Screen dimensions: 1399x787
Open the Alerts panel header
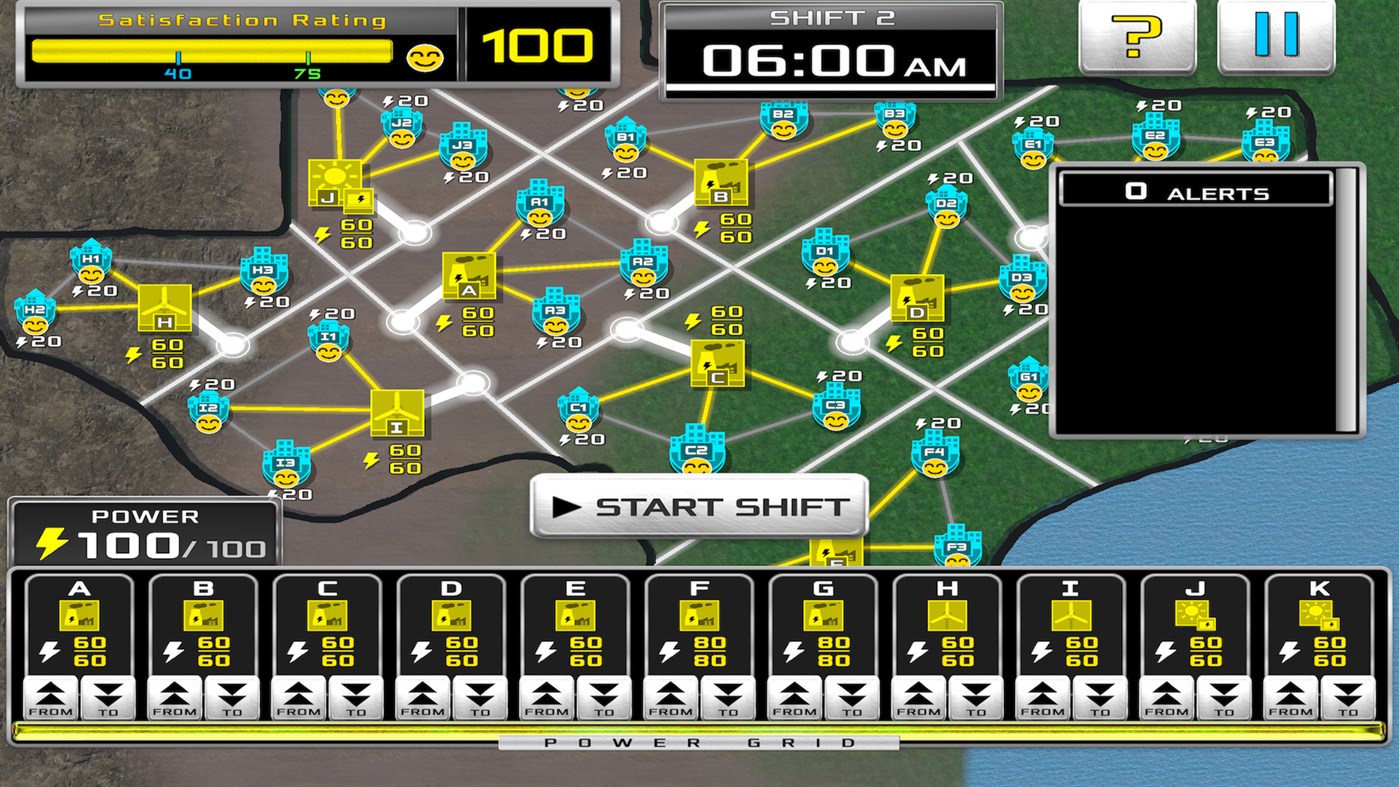[1195, 190]
